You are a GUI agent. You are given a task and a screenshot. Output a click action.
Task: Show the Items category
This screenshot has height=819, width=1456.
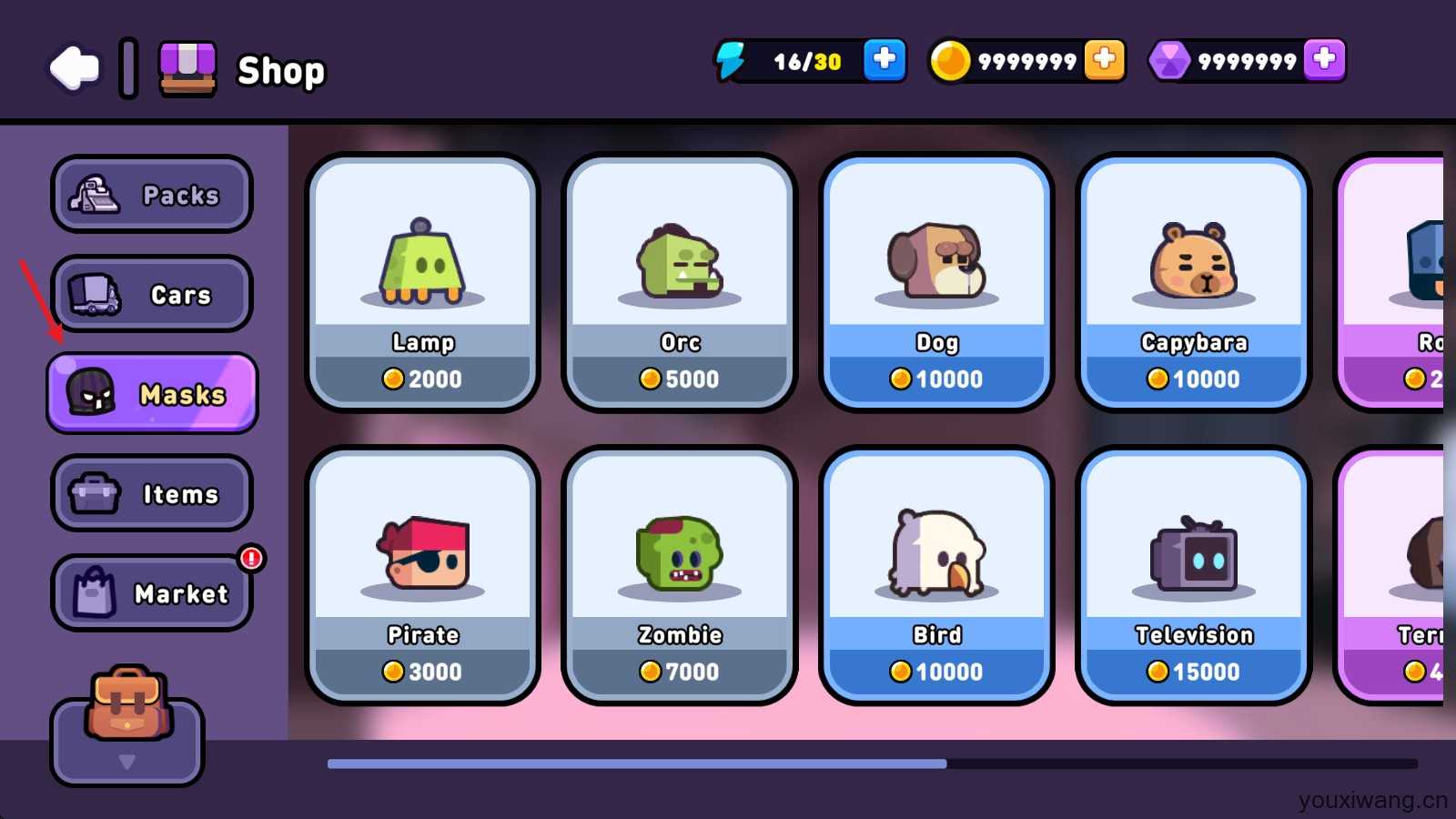[152, 493]
